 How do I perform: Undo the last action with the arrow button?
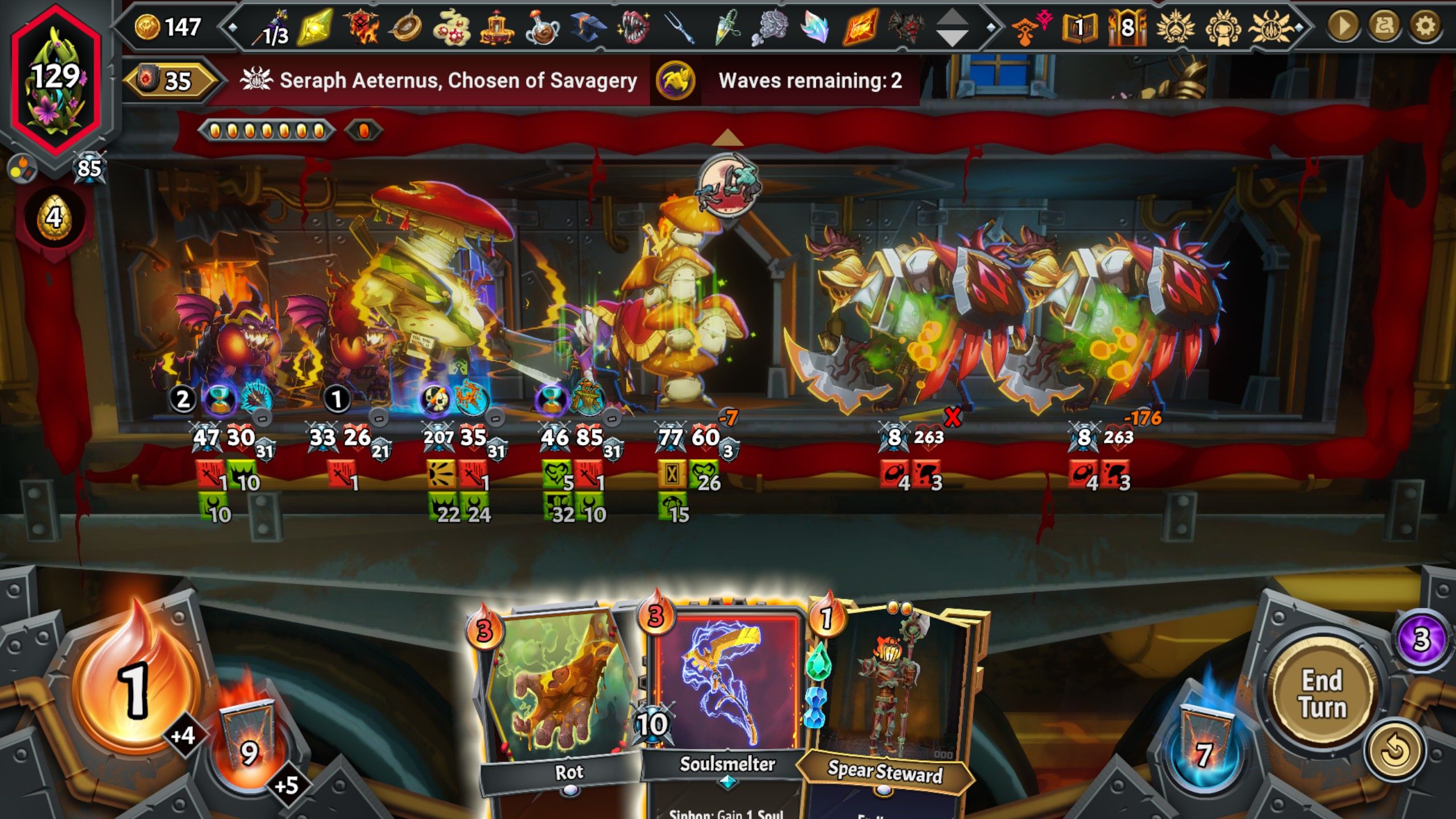tap(1394, 751)
